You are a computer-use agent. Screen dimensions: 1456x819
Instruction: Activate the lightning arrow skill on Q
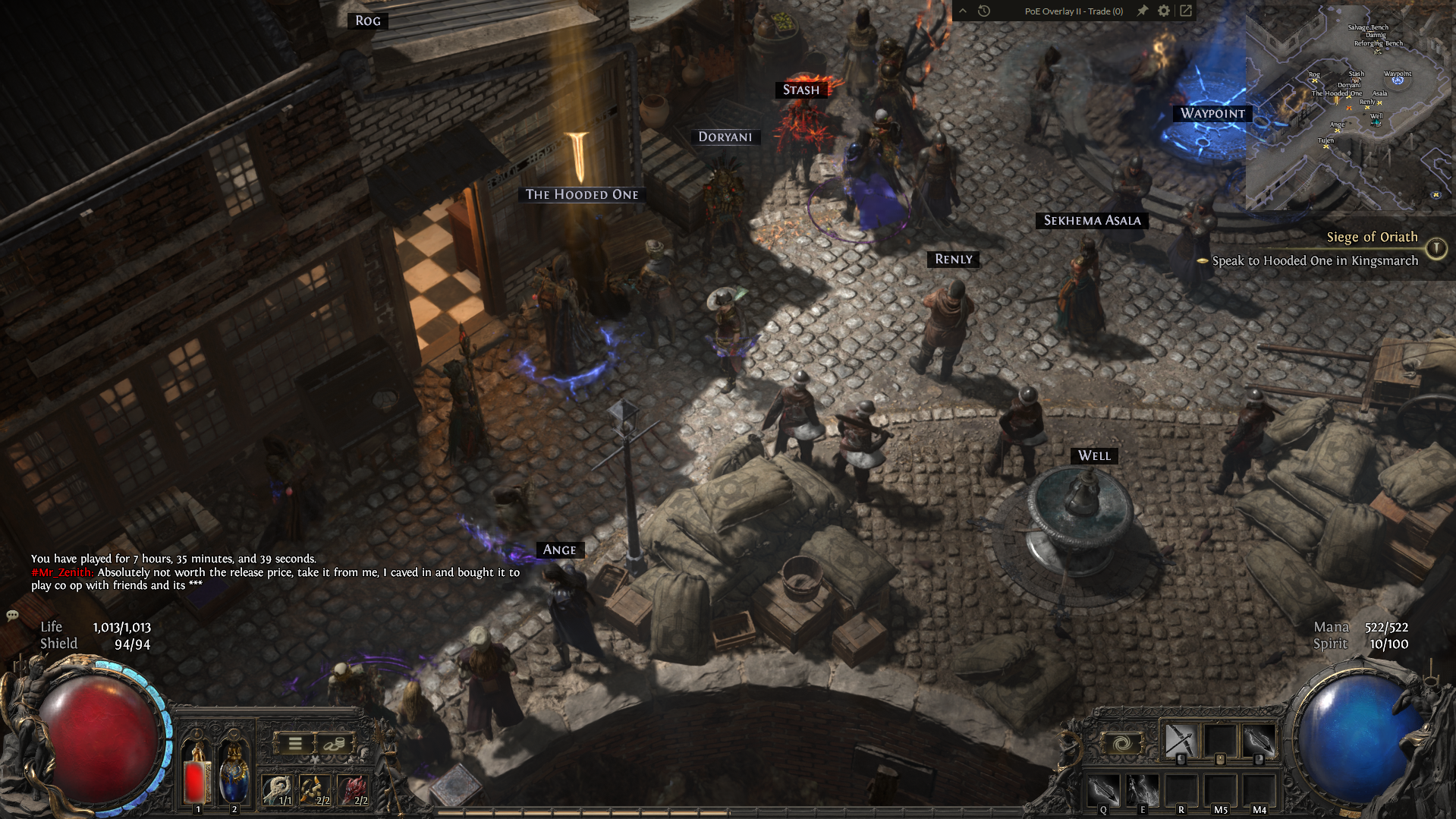(1103, 791)
